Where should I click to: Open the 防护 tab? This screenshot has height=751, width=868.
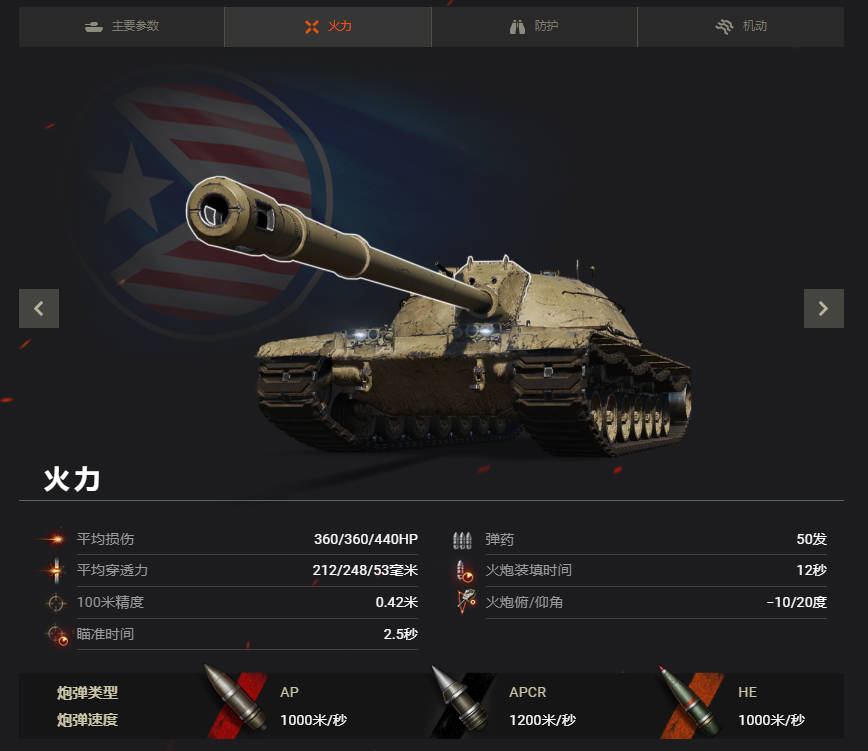tap(534, 27)
